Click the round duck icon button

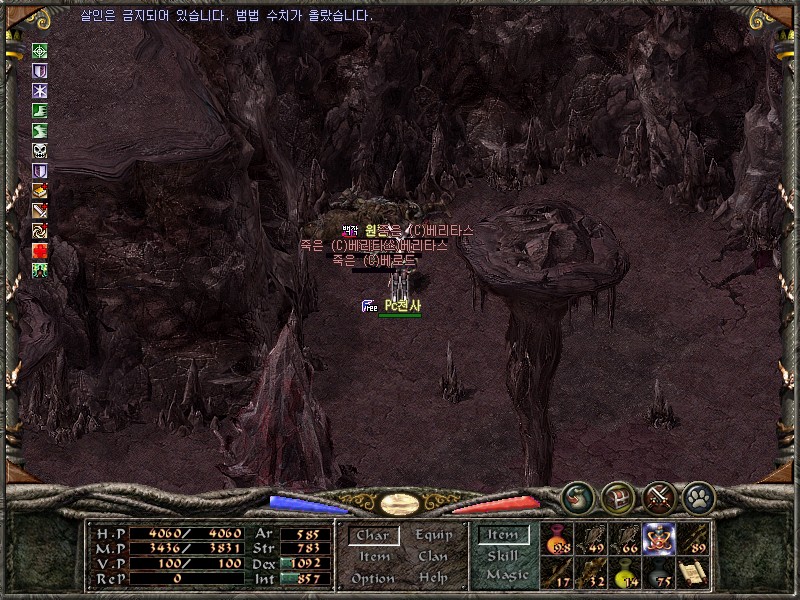(577, 496)
